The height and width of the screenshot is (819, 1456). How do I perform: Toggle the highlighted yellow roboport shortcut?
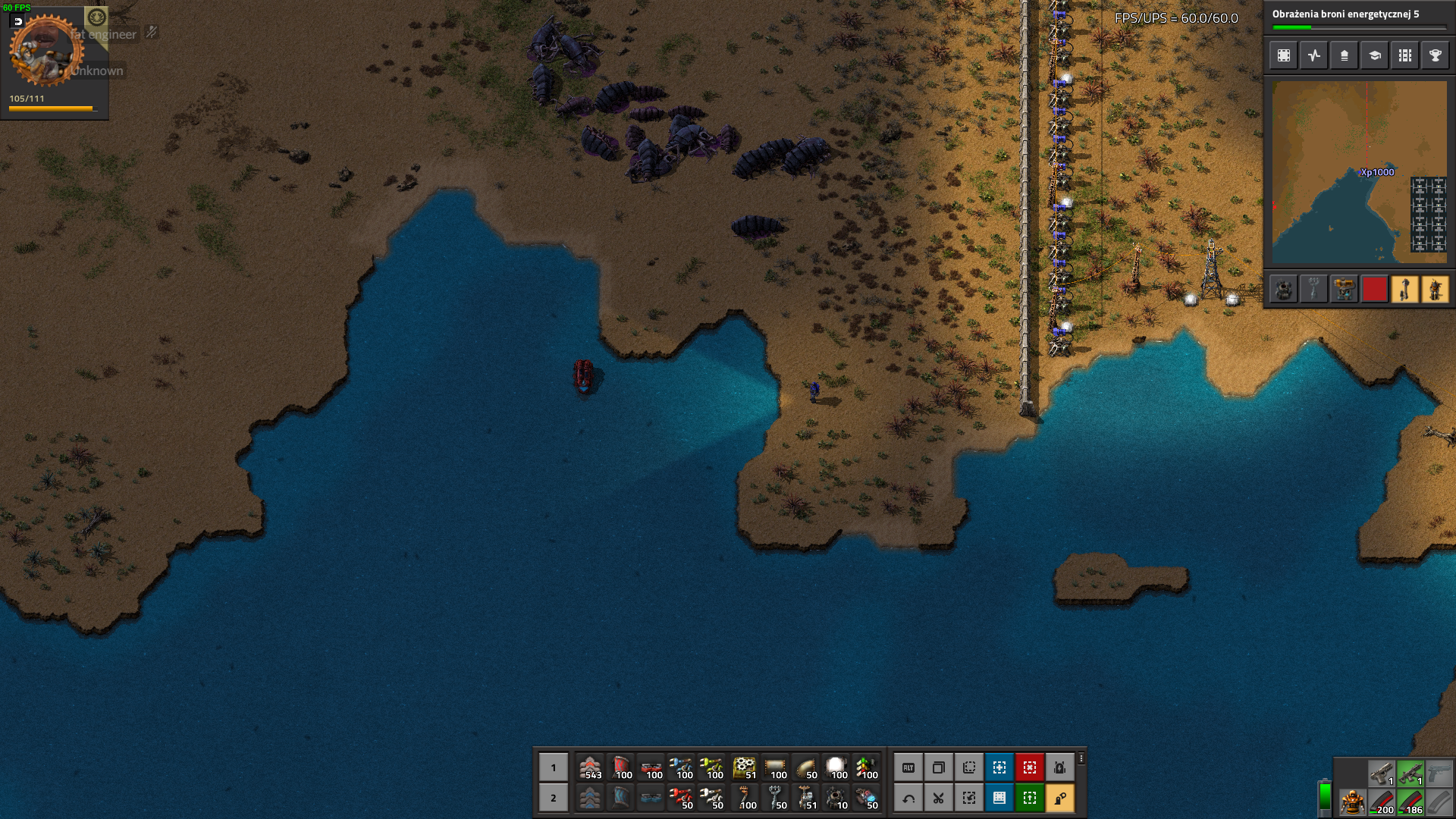(1059, 798)
